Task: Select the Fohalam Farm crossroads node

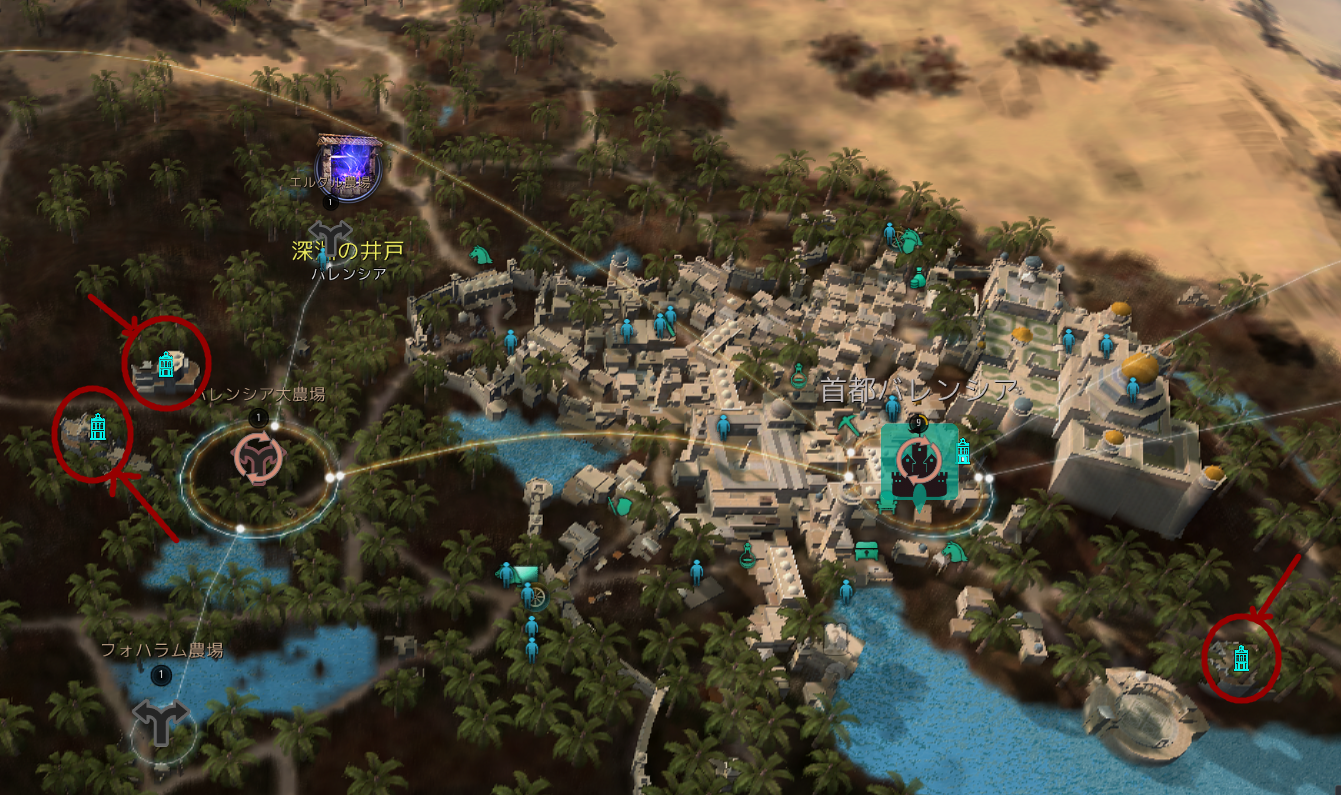Action: [x=161, y=719]
